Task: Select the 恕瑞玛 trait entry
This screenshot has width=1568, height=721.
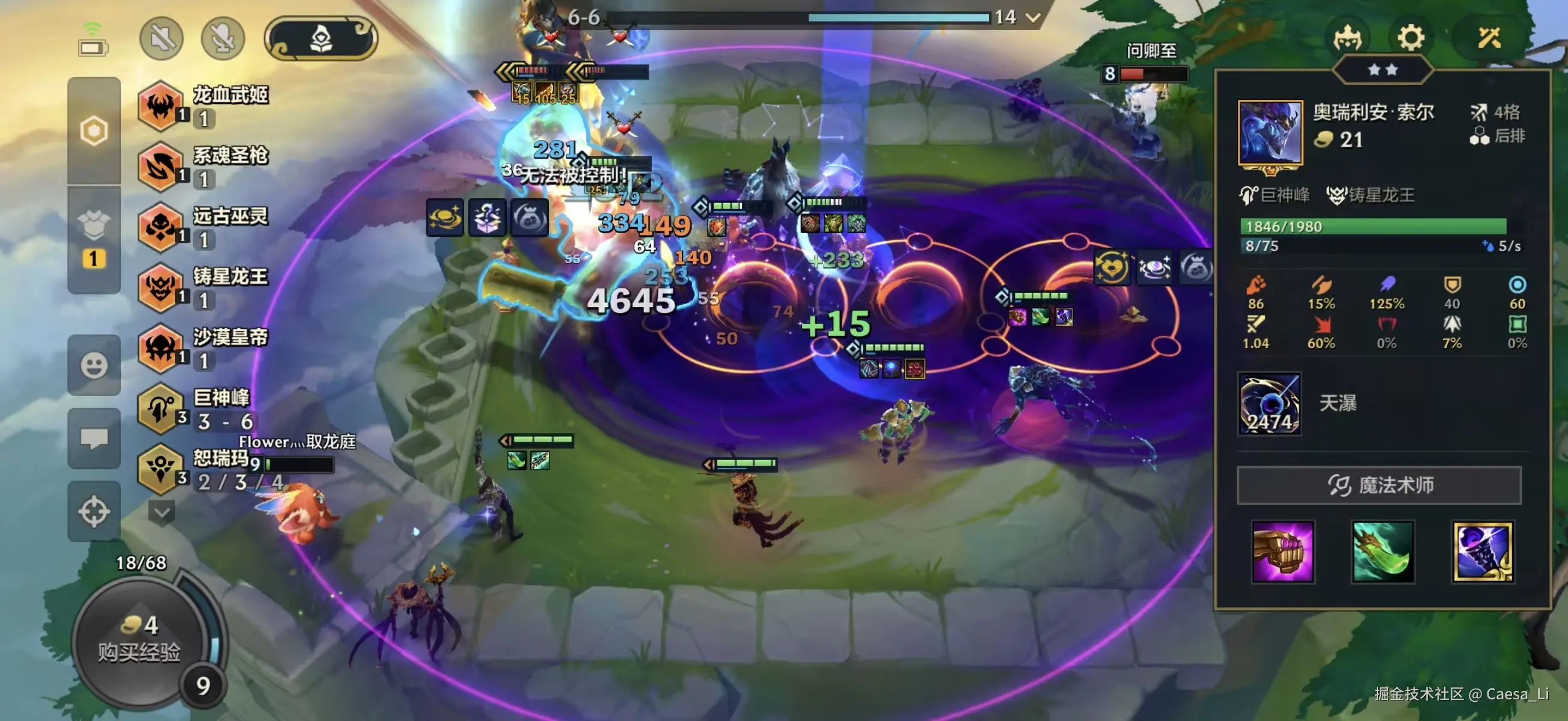Action: point(201,470)
